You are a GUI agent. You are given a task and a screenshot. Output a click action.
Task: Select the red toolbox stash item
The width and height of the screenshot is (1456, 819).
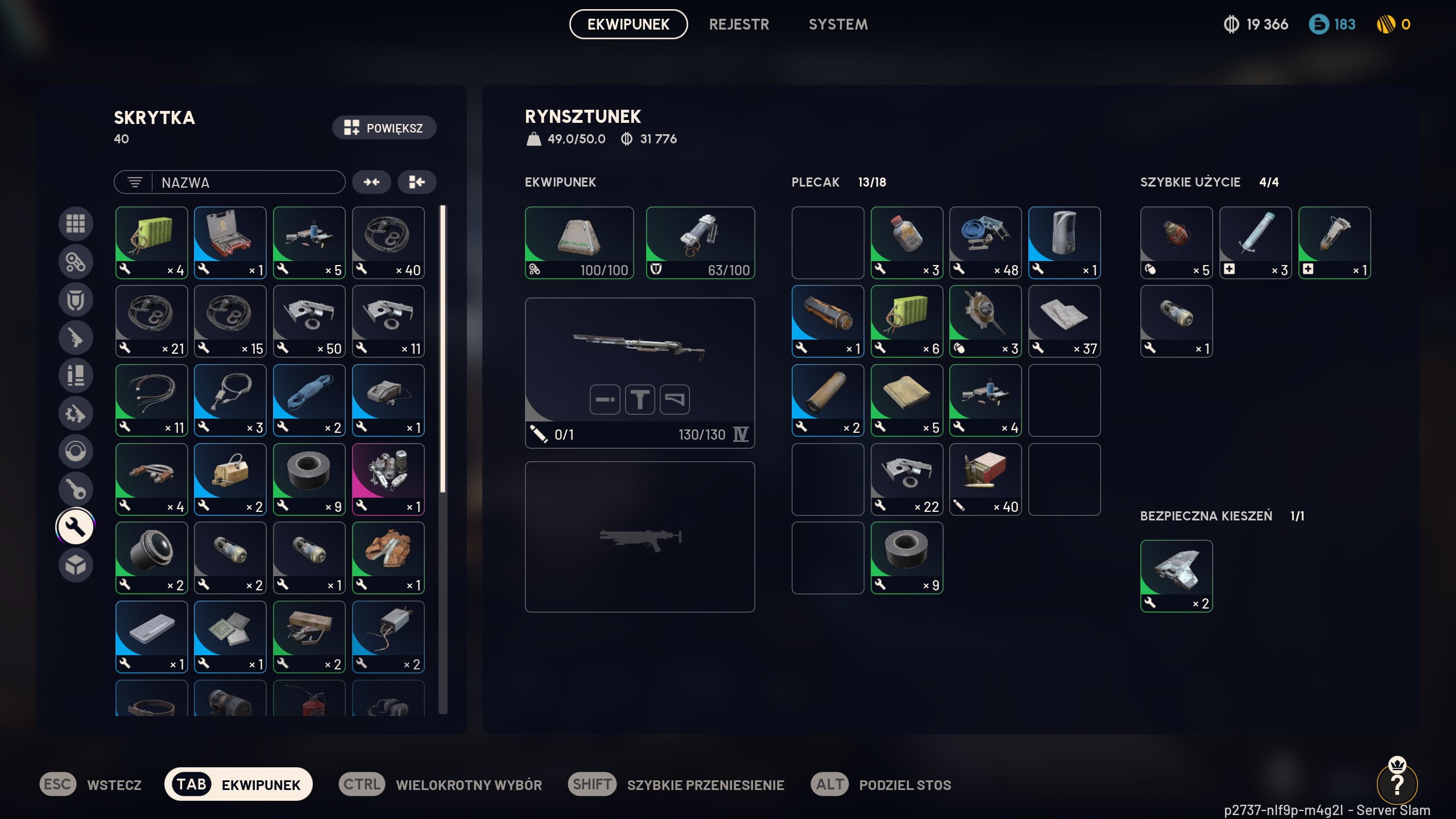tap(230, 242)
